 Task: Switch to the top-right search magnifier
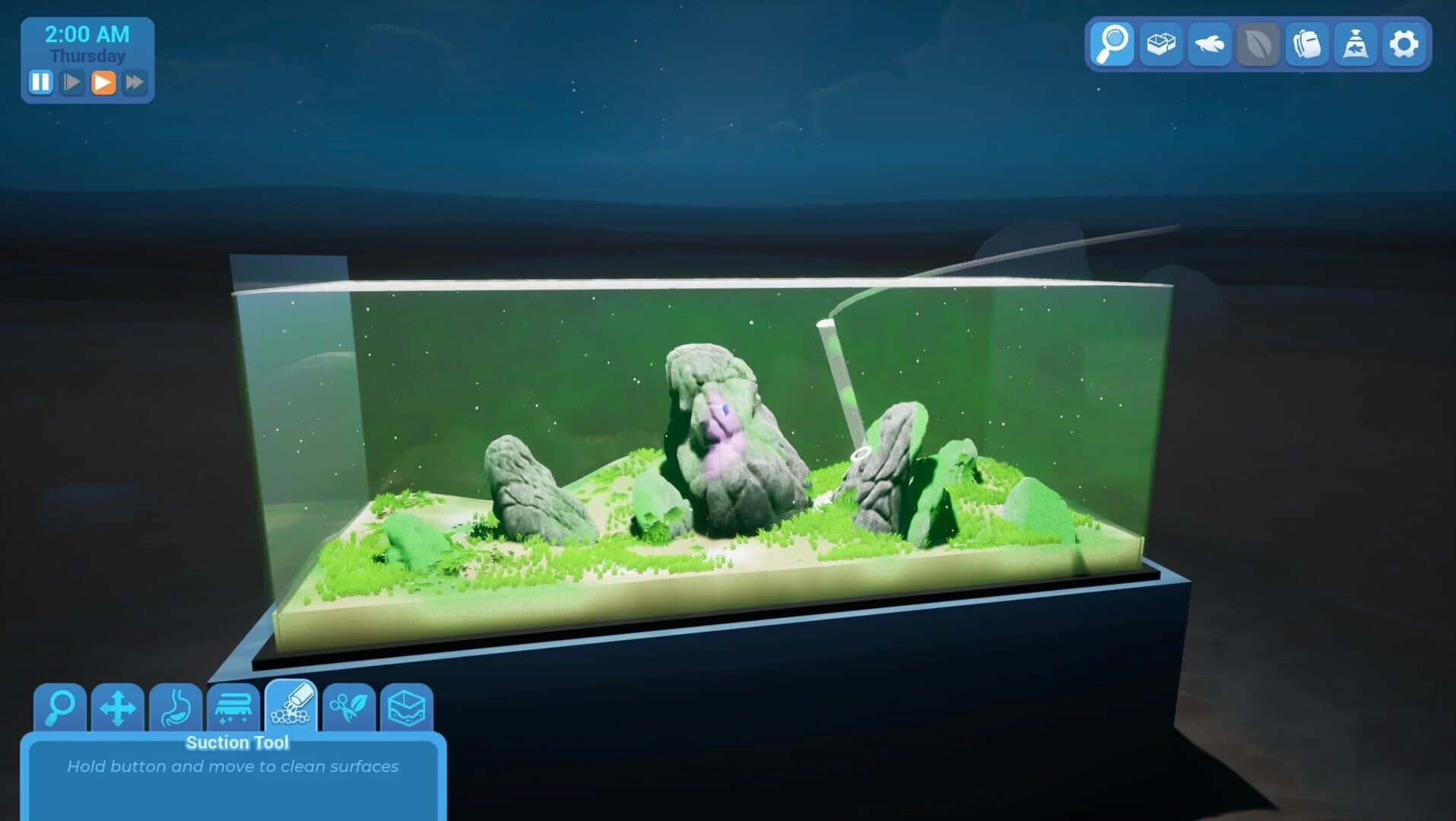1111,44
